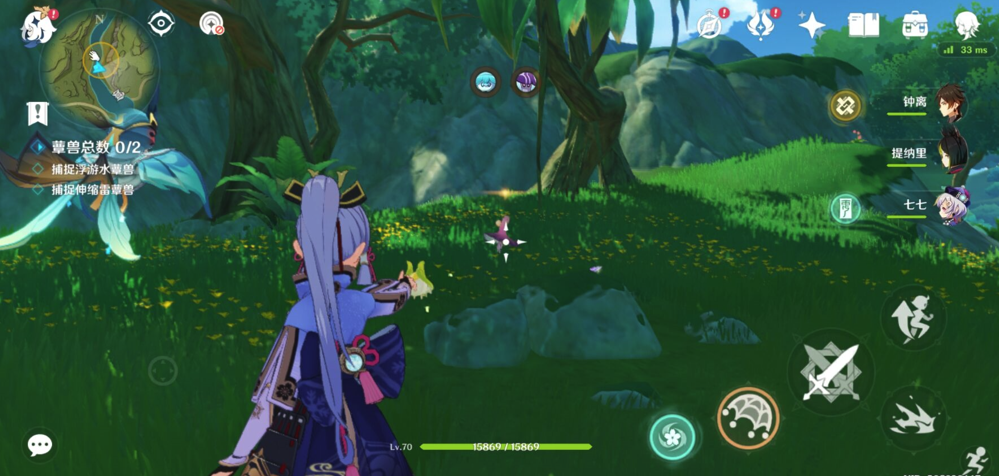Tap the sprint dash button

tap(914, 419)
